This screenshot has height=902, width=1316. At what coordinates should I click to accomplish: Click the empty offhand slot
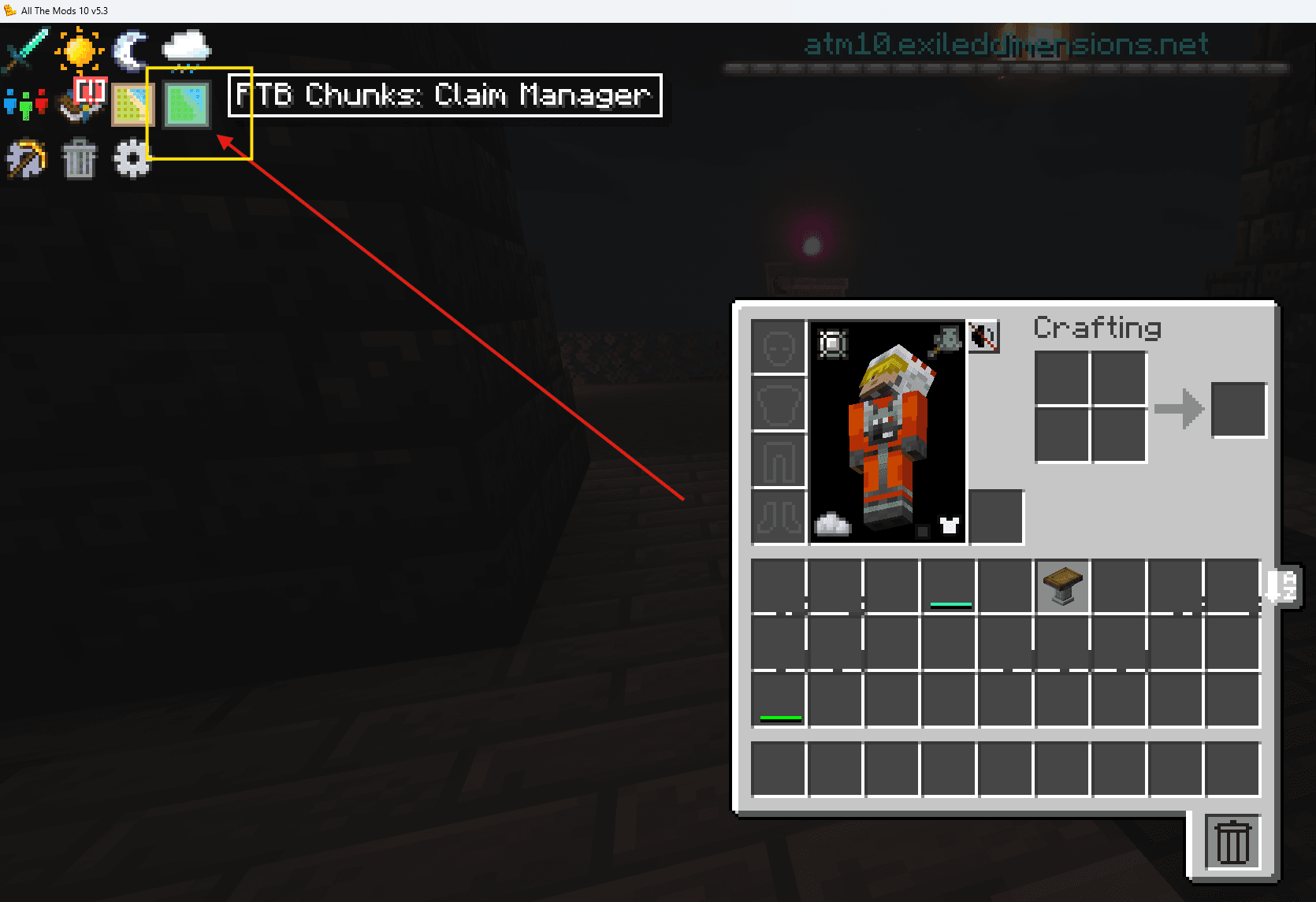coord(996,517)
